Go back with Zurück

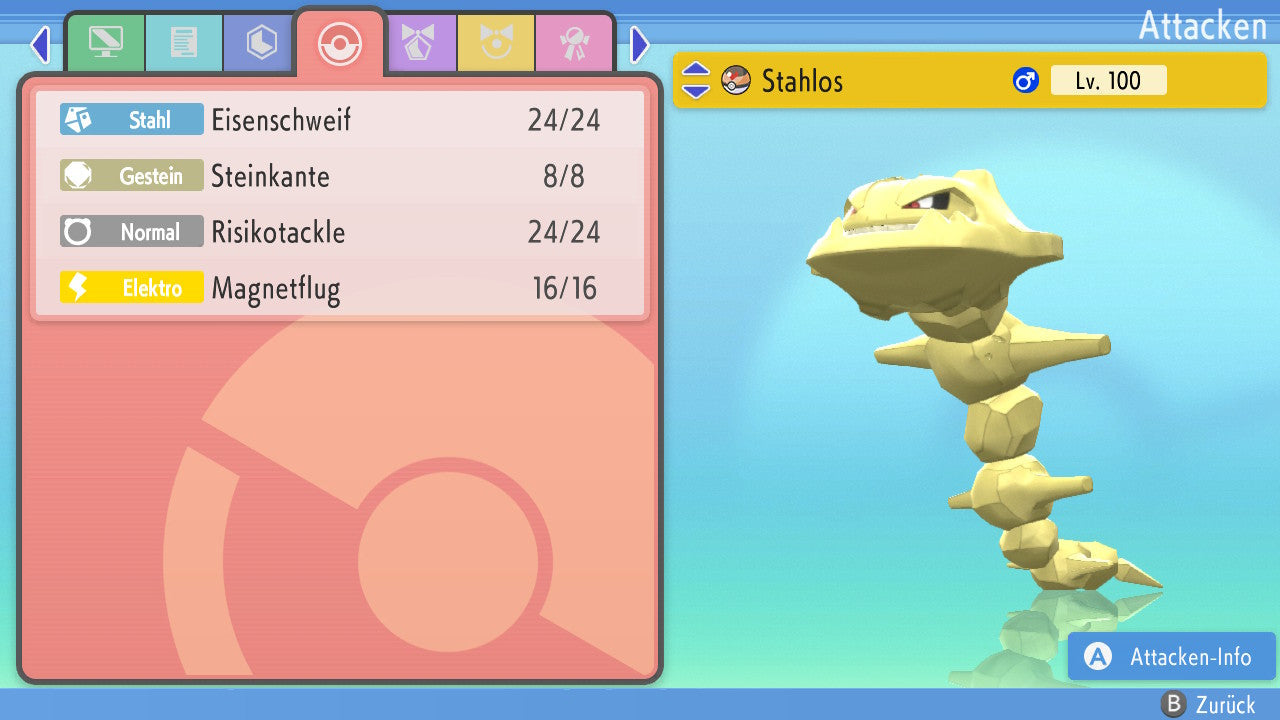point(1209,705)
